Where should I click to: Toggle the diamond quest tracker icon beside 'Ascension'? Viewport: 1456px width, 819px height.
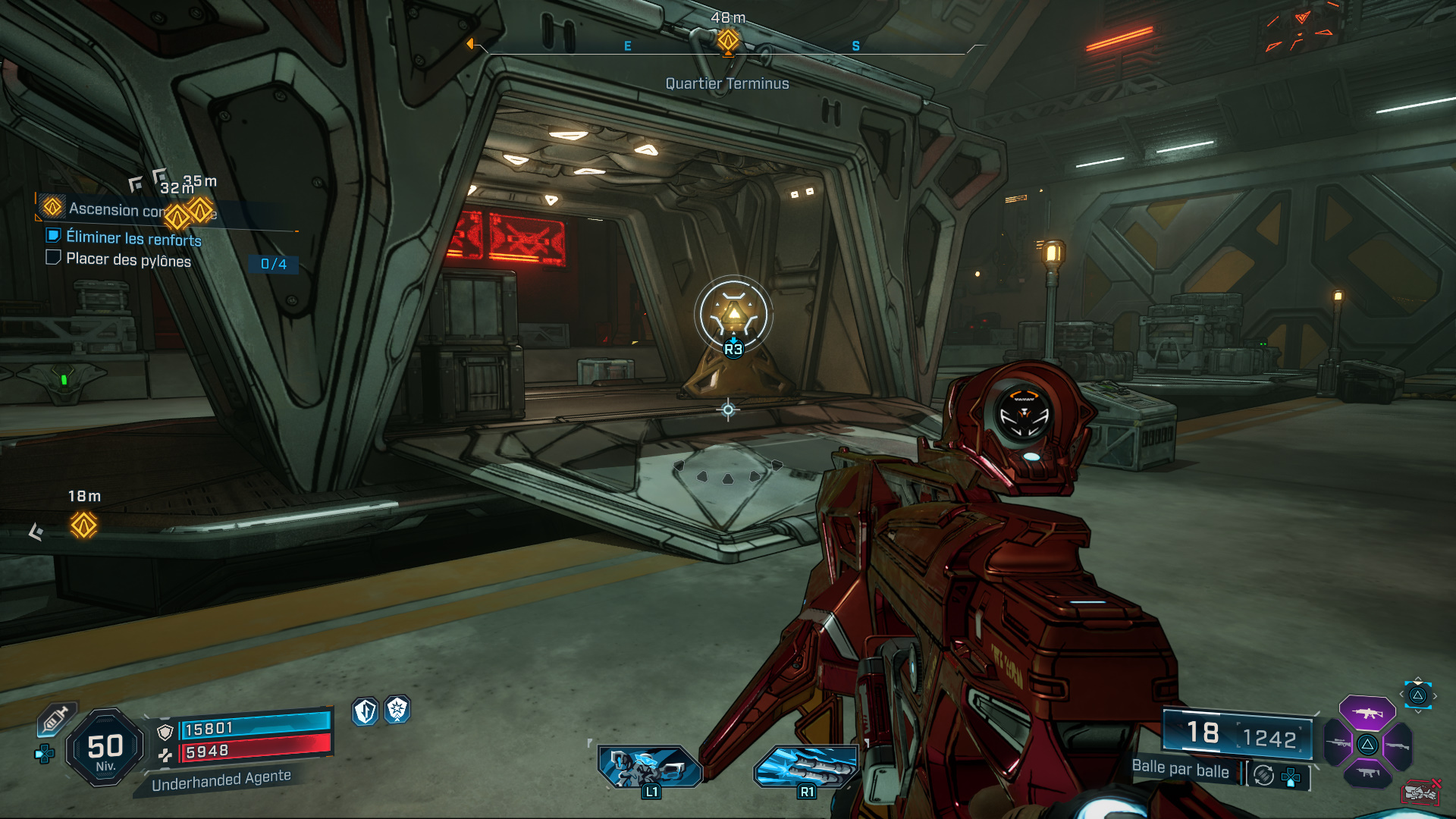coord(53,208)
